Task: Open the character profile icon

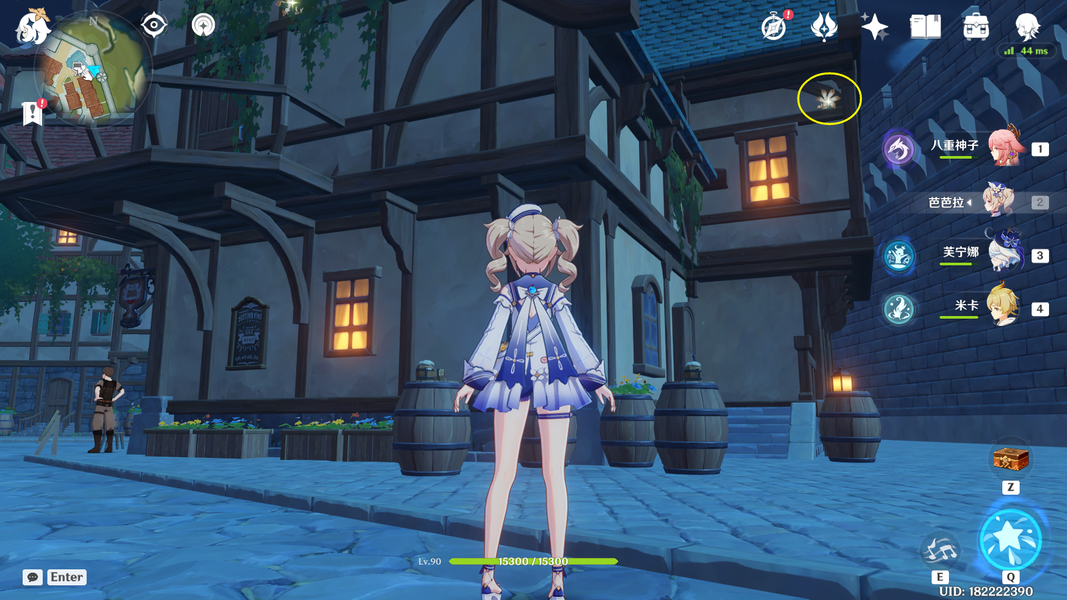Action: pyautogui.click(x=1027, y=27)
